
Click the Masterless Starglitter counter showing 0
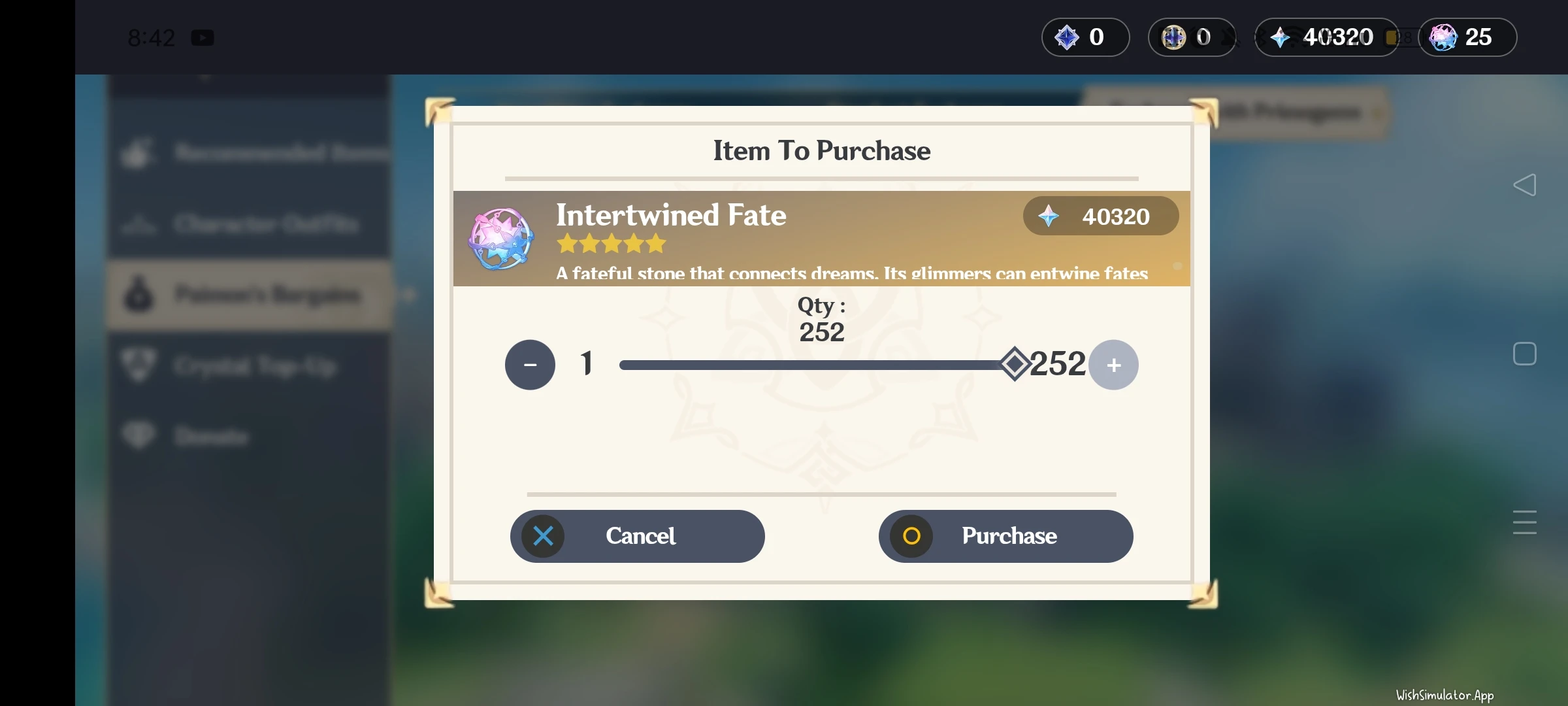click(x=1190, y=37)
